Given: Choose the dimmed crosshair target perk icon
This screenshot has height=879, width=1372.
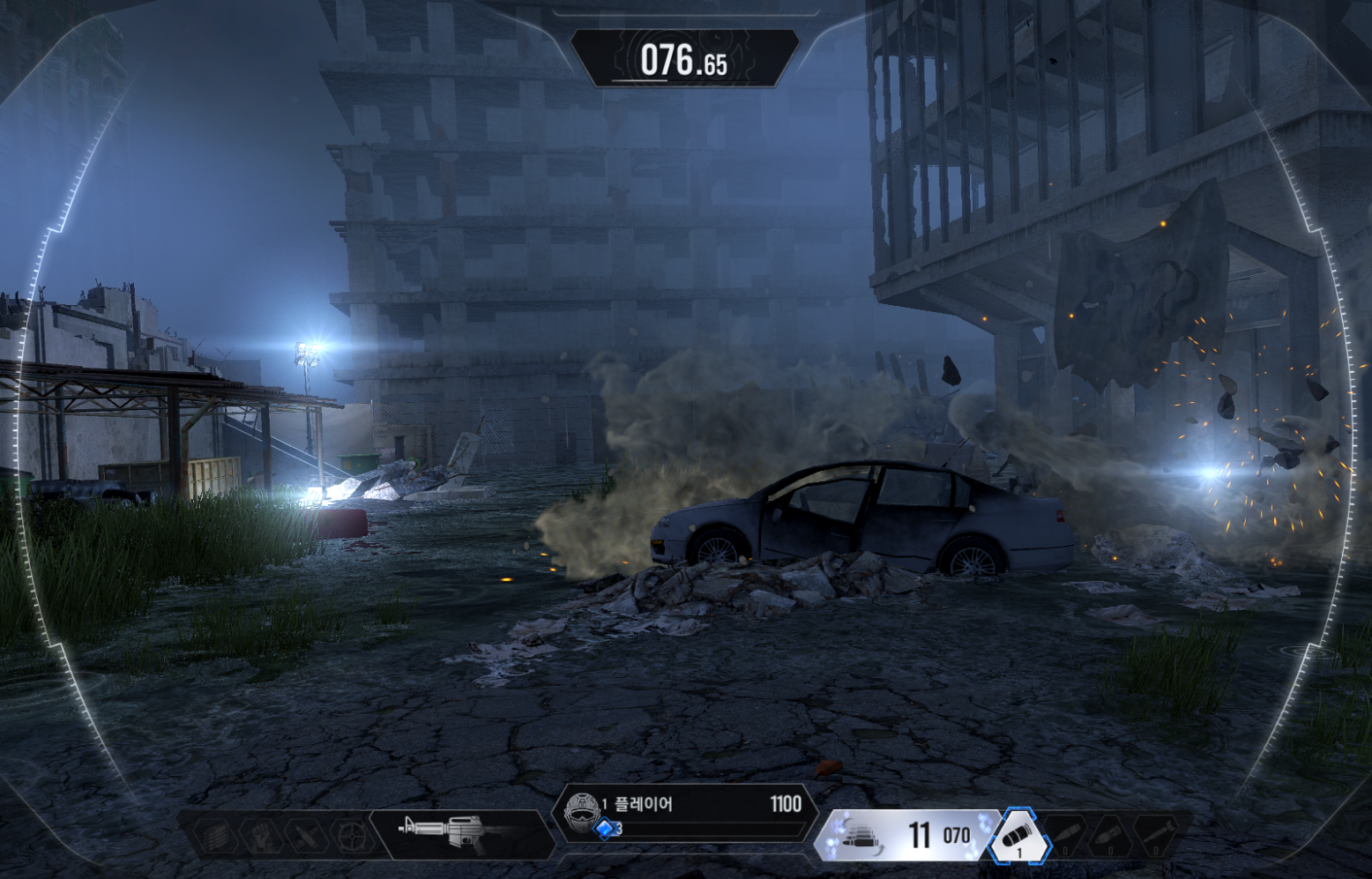Looking at the screenshot, I should pos(350,834).
